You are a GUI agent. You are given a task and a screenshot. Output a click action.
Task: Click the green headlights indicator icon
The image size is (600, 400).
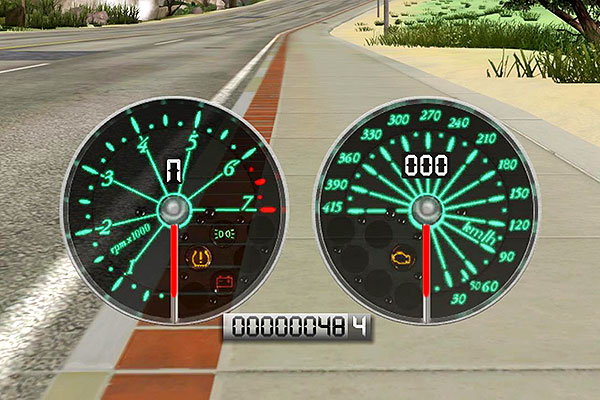coord(225,233)
